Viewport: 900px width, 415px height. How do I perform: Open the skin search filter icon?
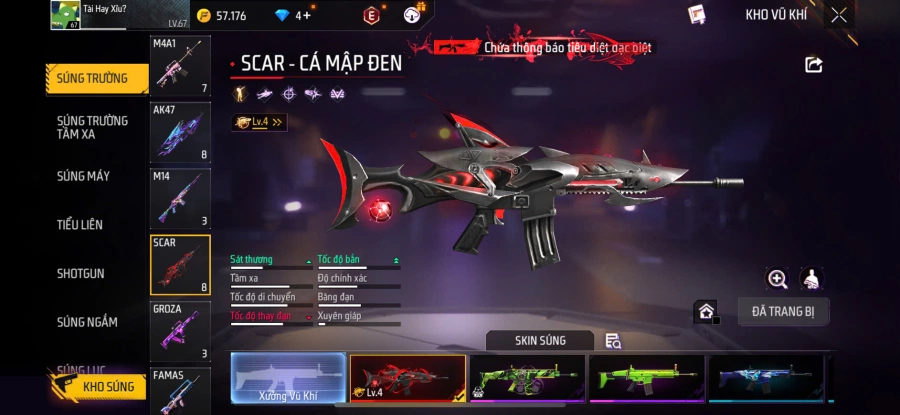coord(613,341)
